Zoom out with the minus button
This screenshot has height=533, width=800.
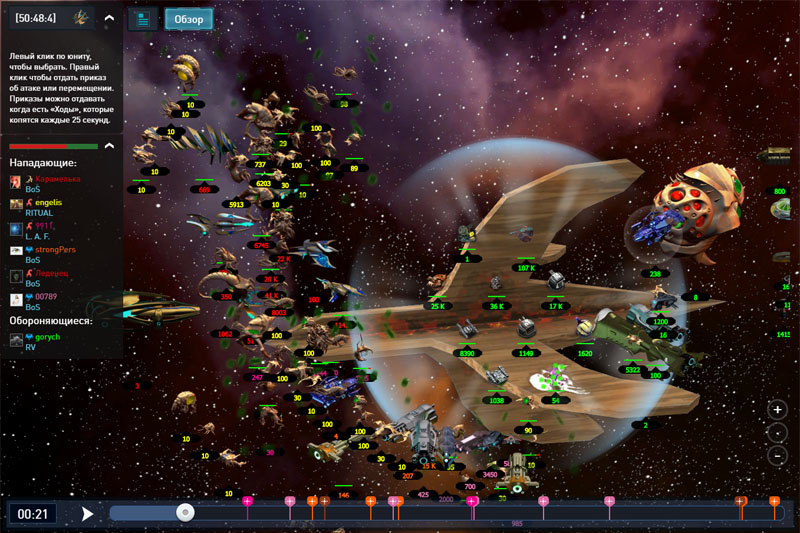pyautogui.click(x=777, y=456)
